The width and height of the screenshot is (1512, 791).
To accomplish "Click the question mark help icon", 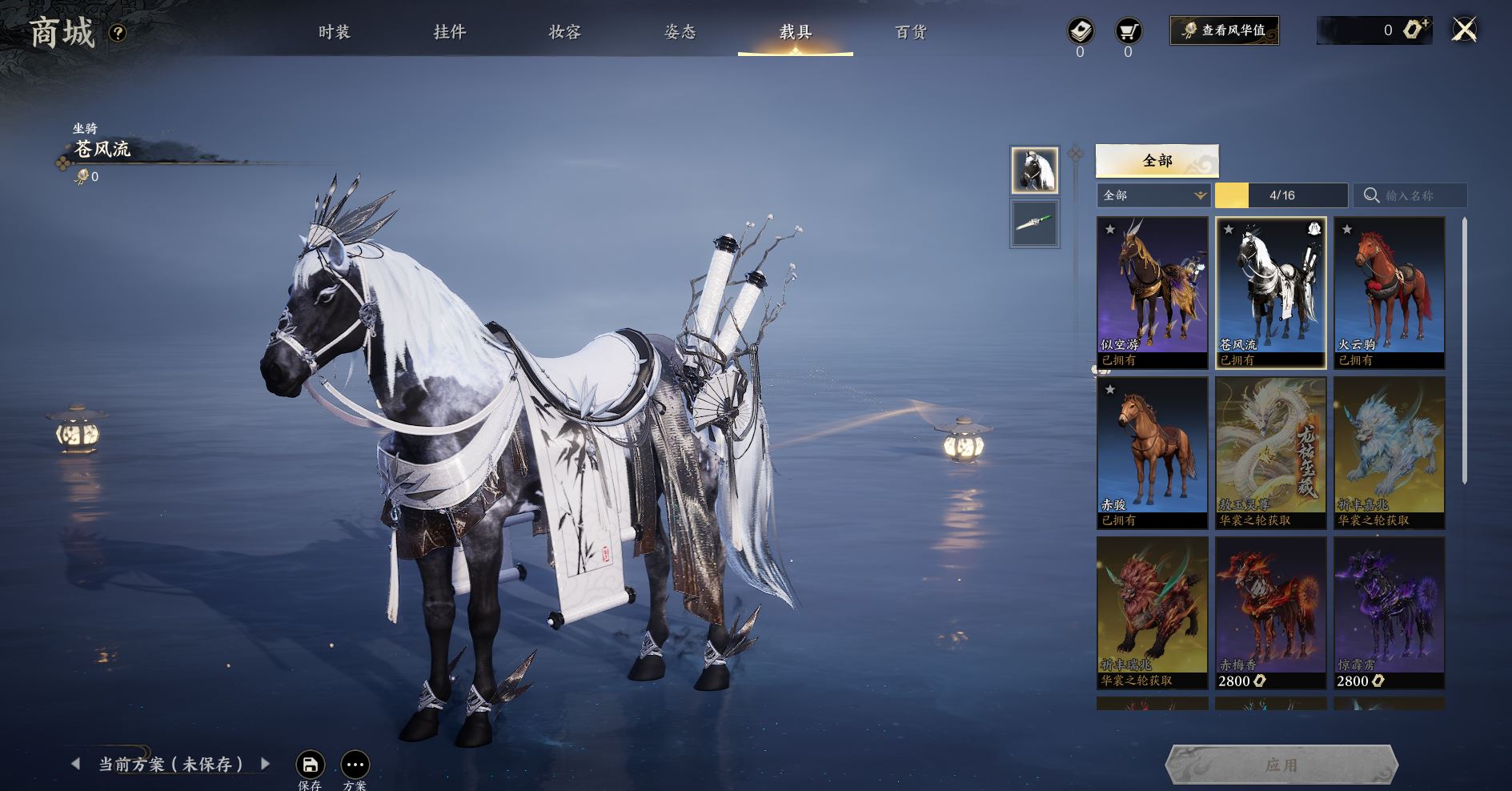I will click(x=118, y=33).
